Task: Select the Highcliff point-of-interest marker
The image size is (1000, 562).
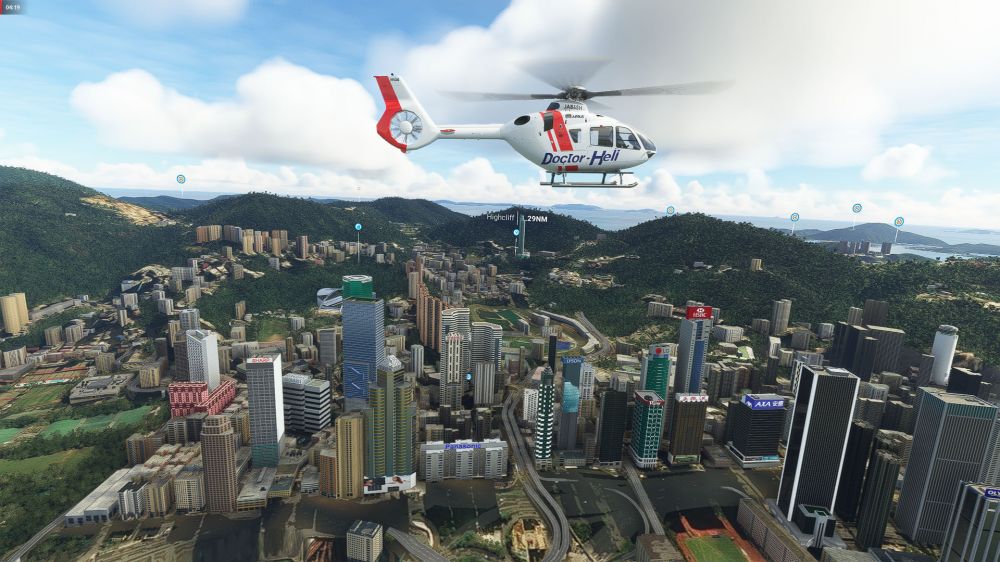Action: point(516,231)
